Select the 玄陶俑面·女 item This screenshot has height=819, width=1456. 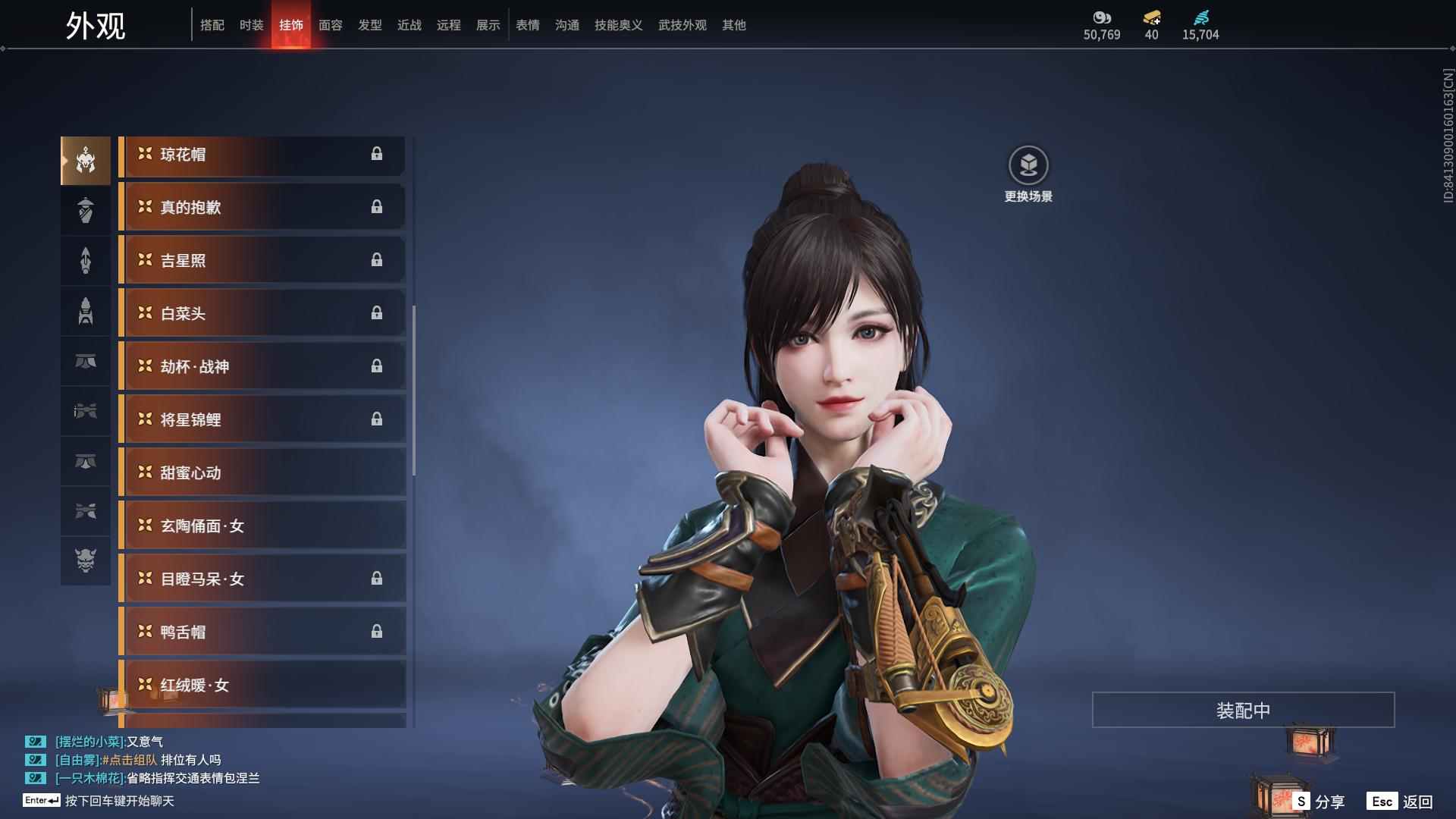pos(262,526)
